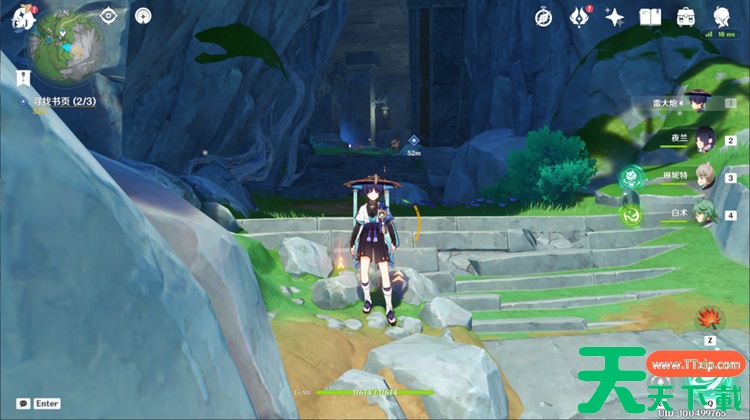Open the Wish four-point star icon
The height and width of the screenshot is (420, 750).
point(615,17)
